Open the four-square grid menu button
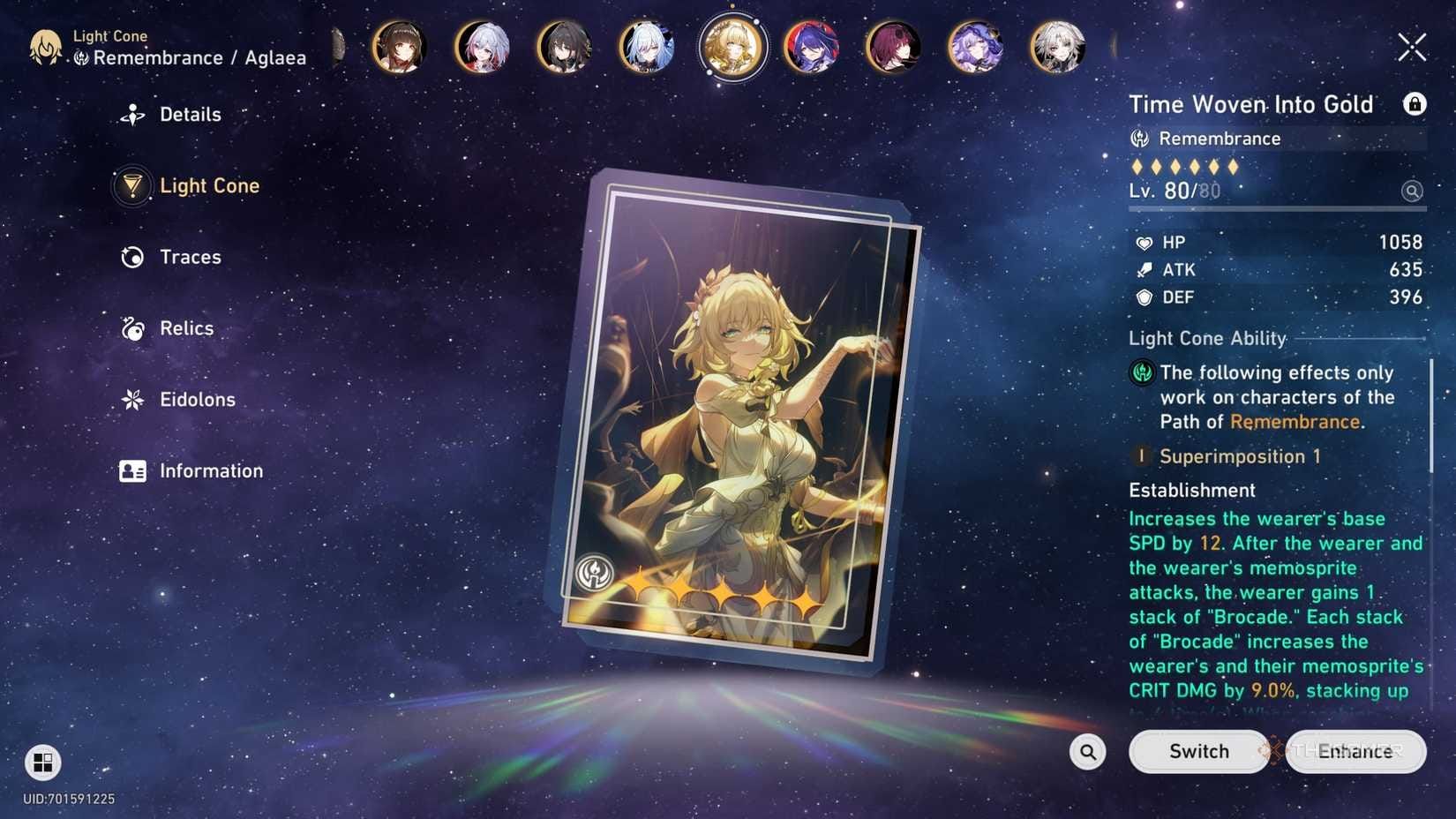 [x=42, y=762]
